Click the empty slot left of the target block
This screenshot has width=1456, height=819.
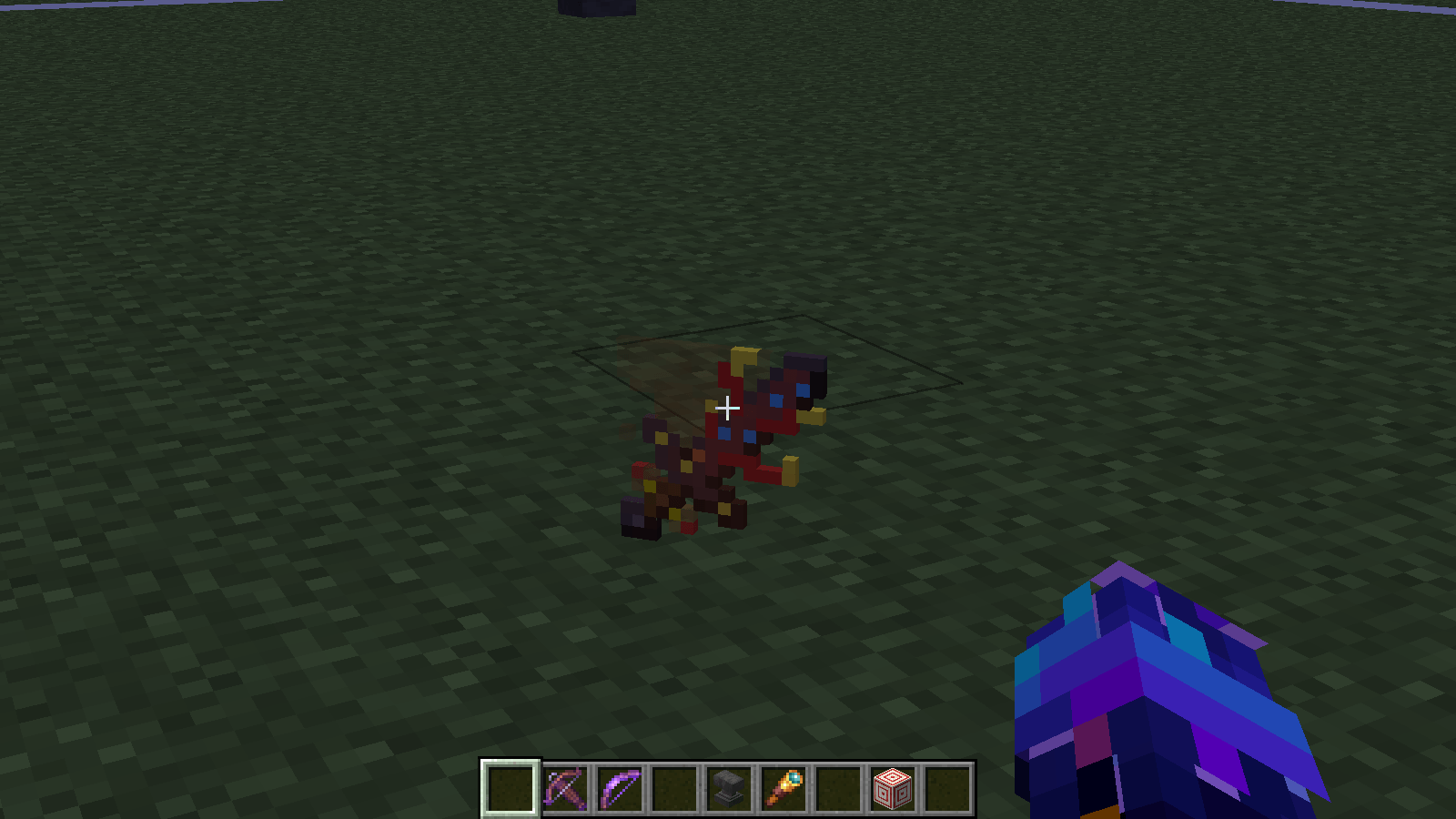(837, 790)
